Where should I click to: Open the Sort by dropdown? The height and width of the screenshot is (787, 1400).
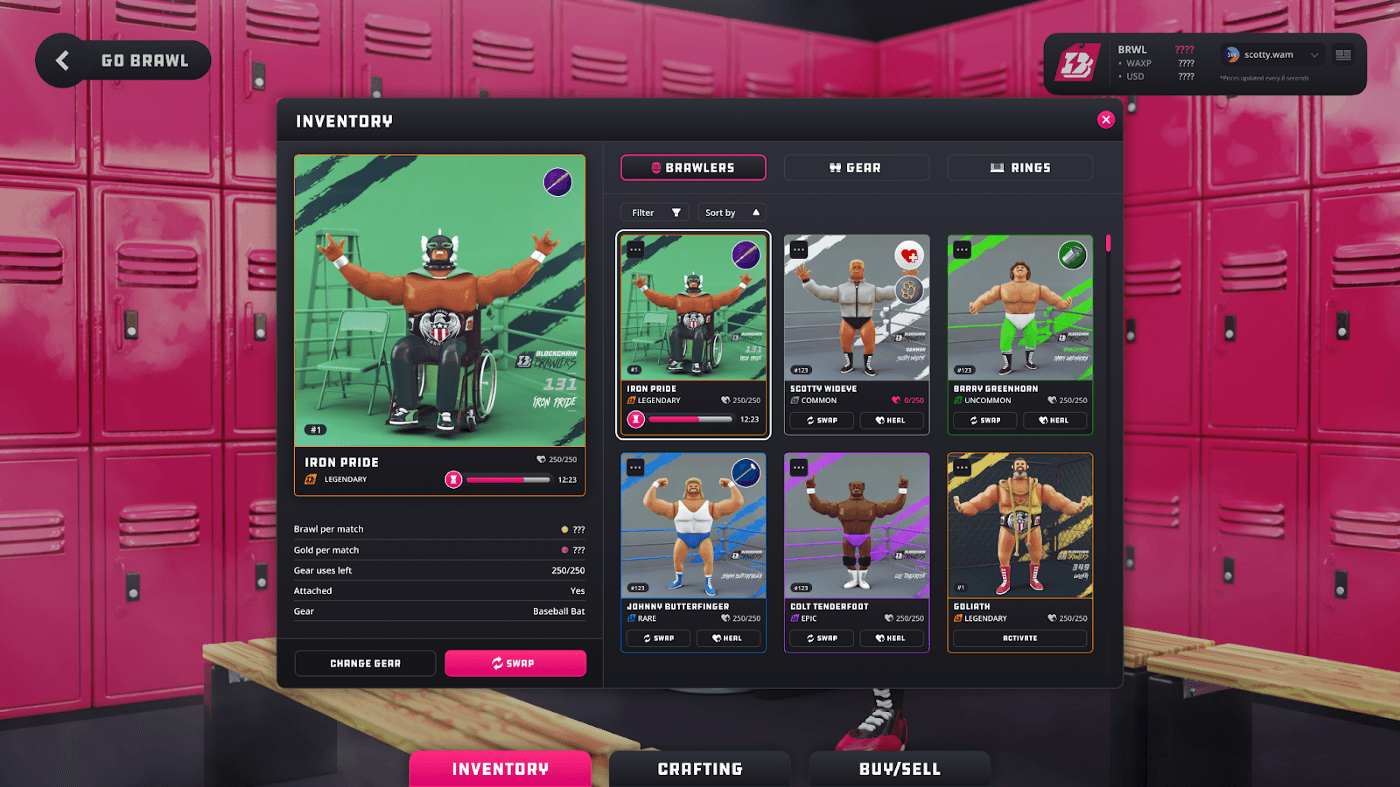(x=730, y=212)
